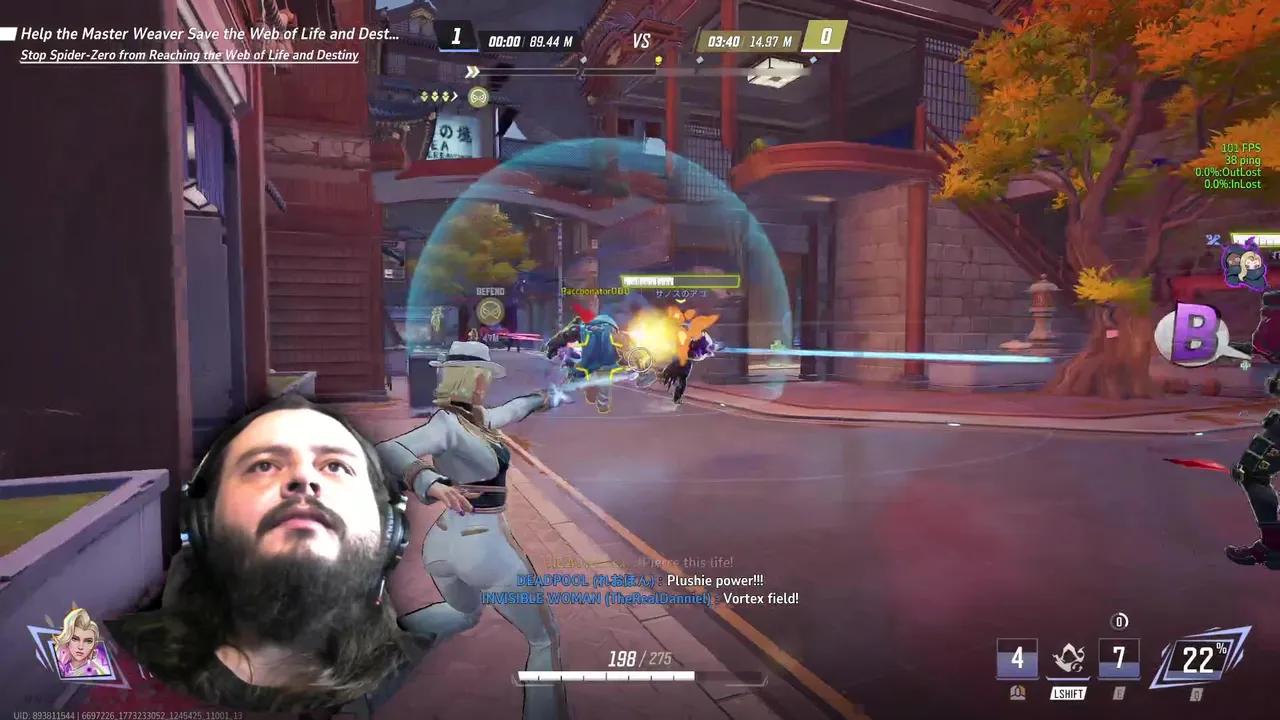Expand the triple arrow rank indicators

(435, 97)
